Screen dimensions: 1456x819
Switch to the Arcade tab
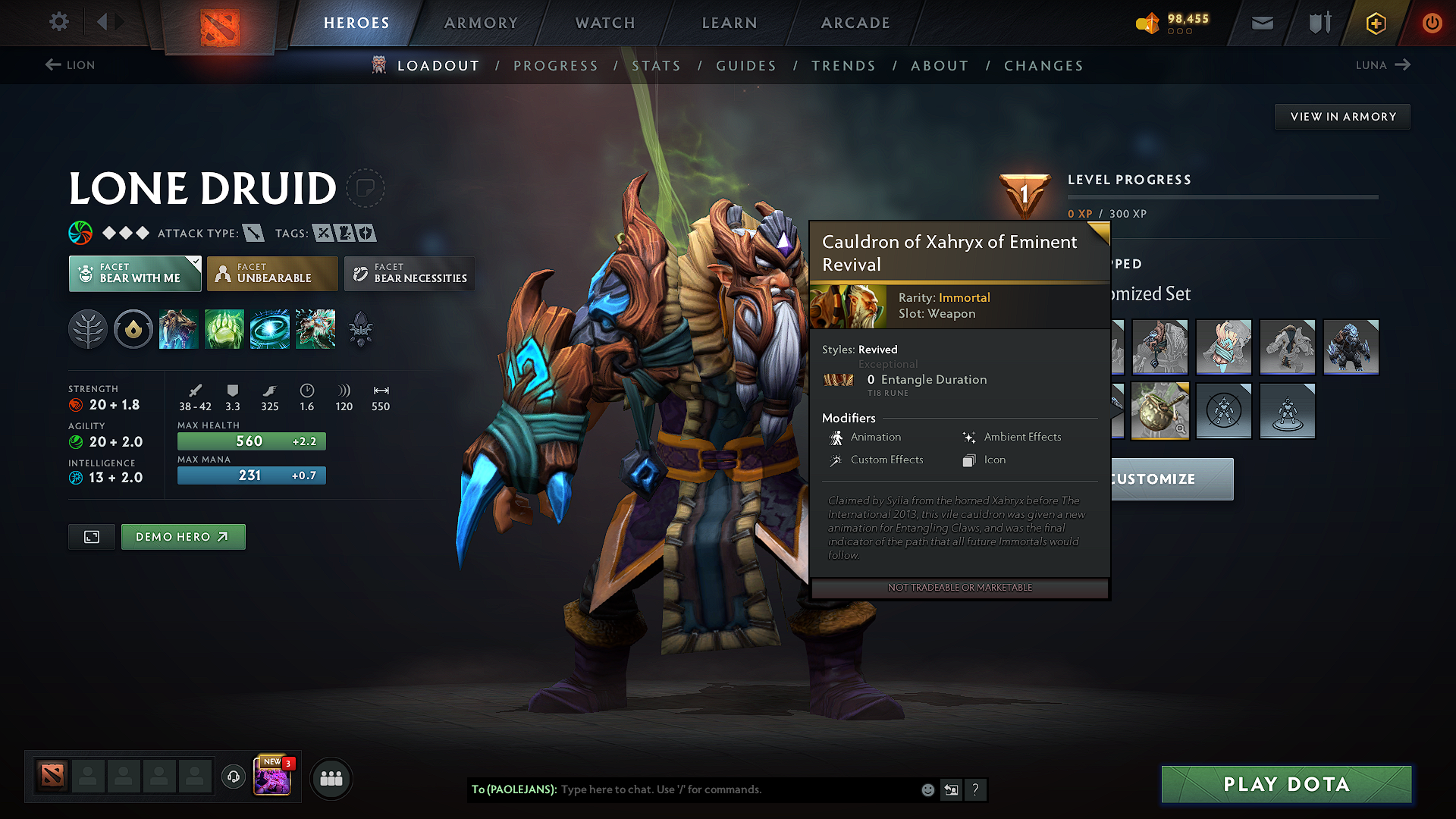855,23
